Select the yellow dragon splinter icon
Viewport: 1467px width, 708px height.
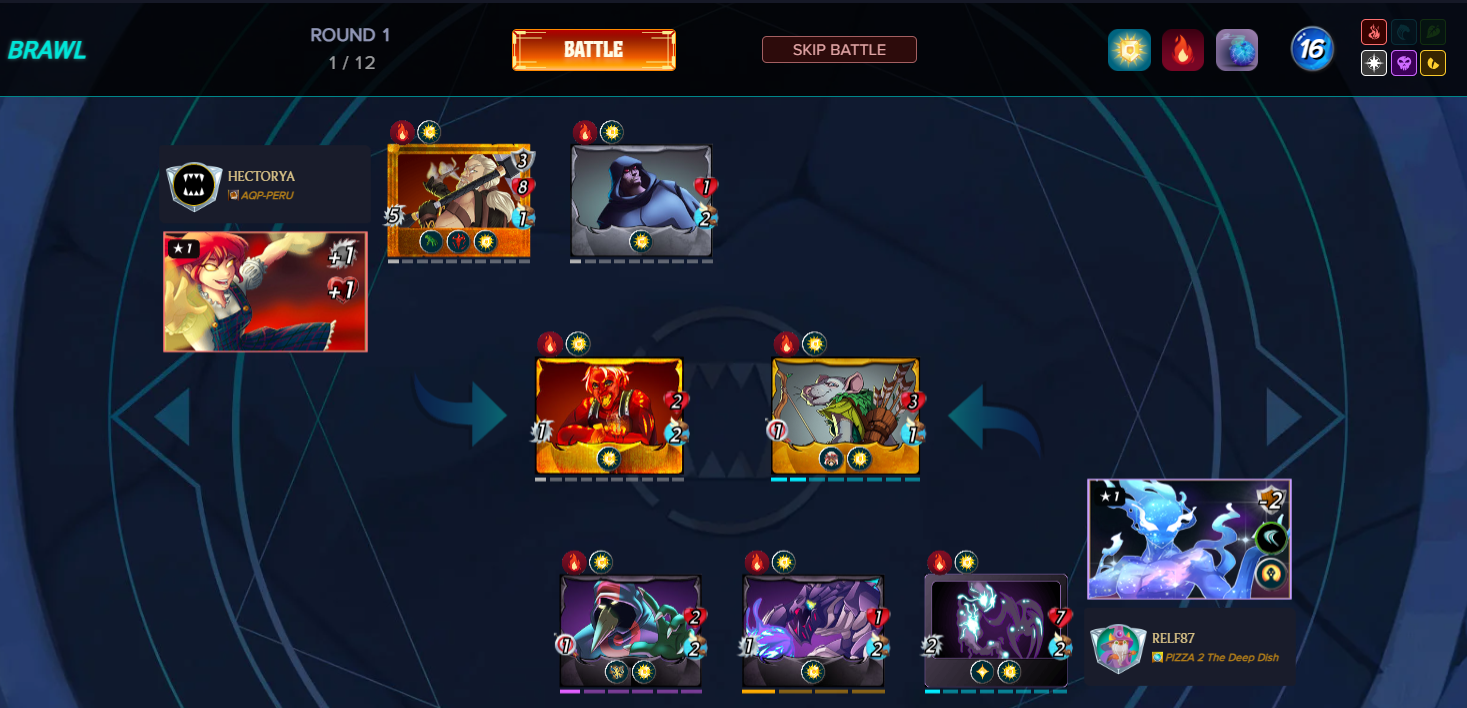1433,63
